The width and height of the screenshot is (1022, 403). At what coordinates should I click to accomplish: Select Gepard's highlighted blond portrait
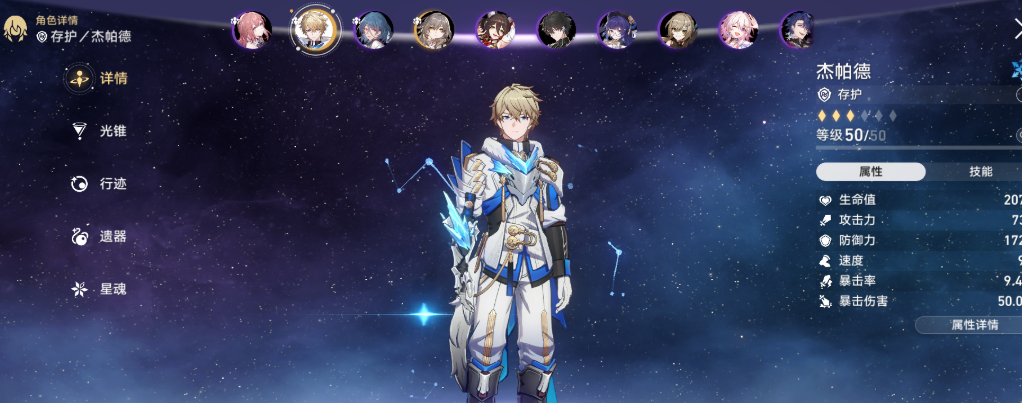pos(315,30)
